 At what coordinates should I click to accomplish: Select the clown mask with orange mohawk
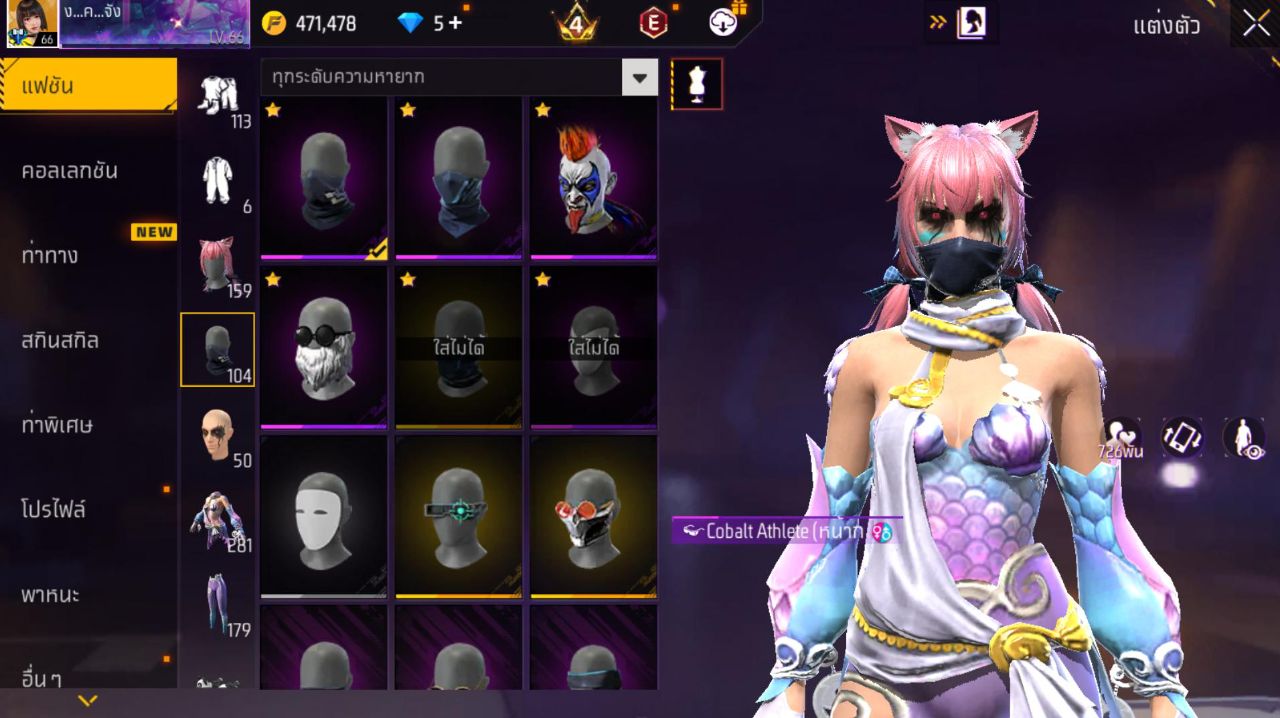point(593,178)
